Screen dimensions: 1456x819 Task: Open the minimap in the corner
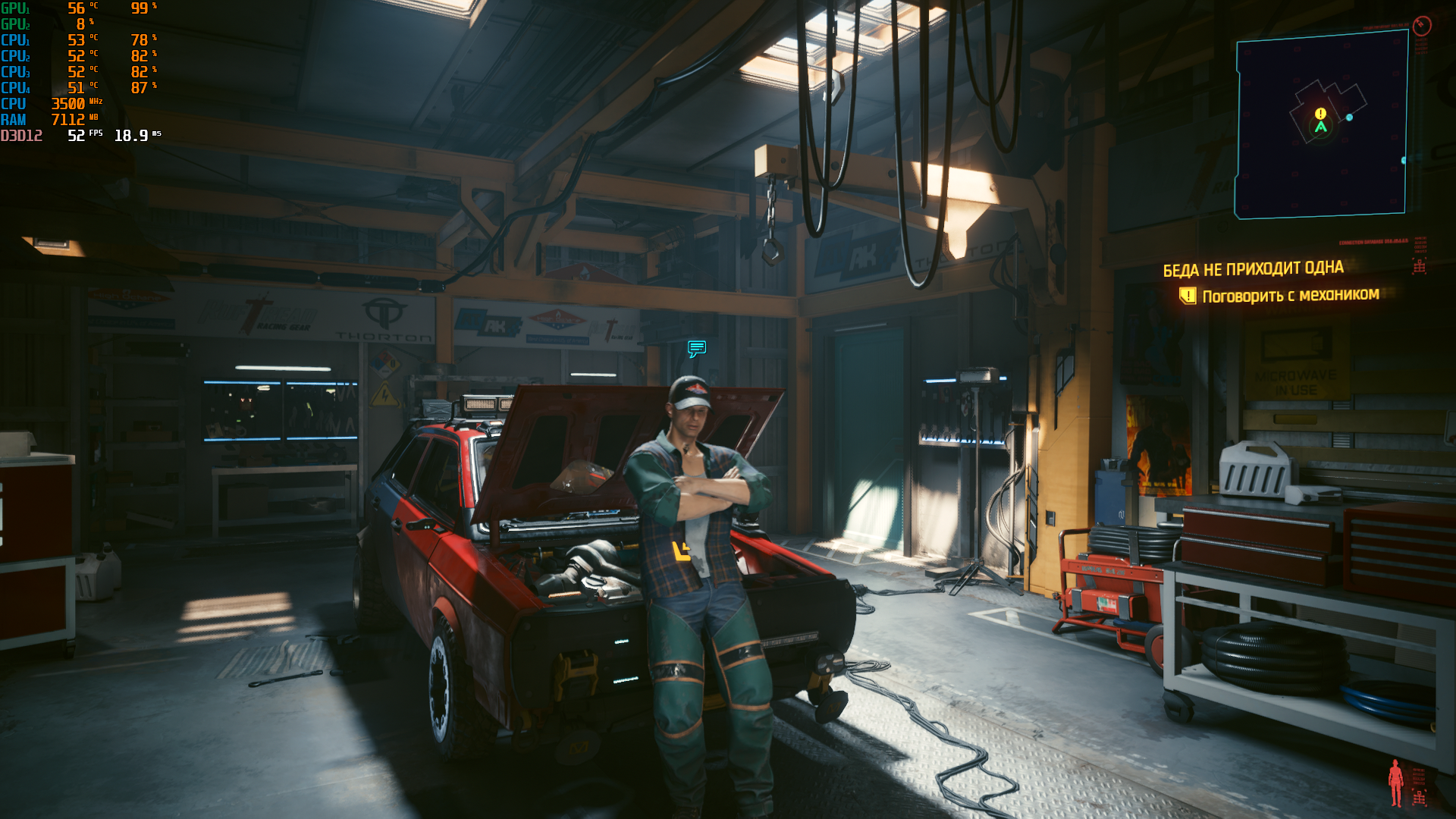1321,125
